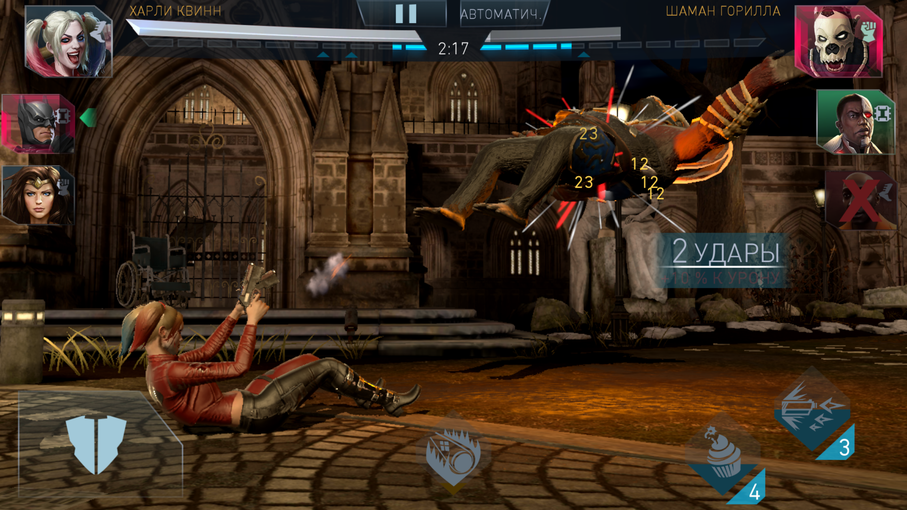Screen dimensions: 907x510
Task: Tap the enemy Cyborg teammate portrait
Action: (x=853, y=122)
